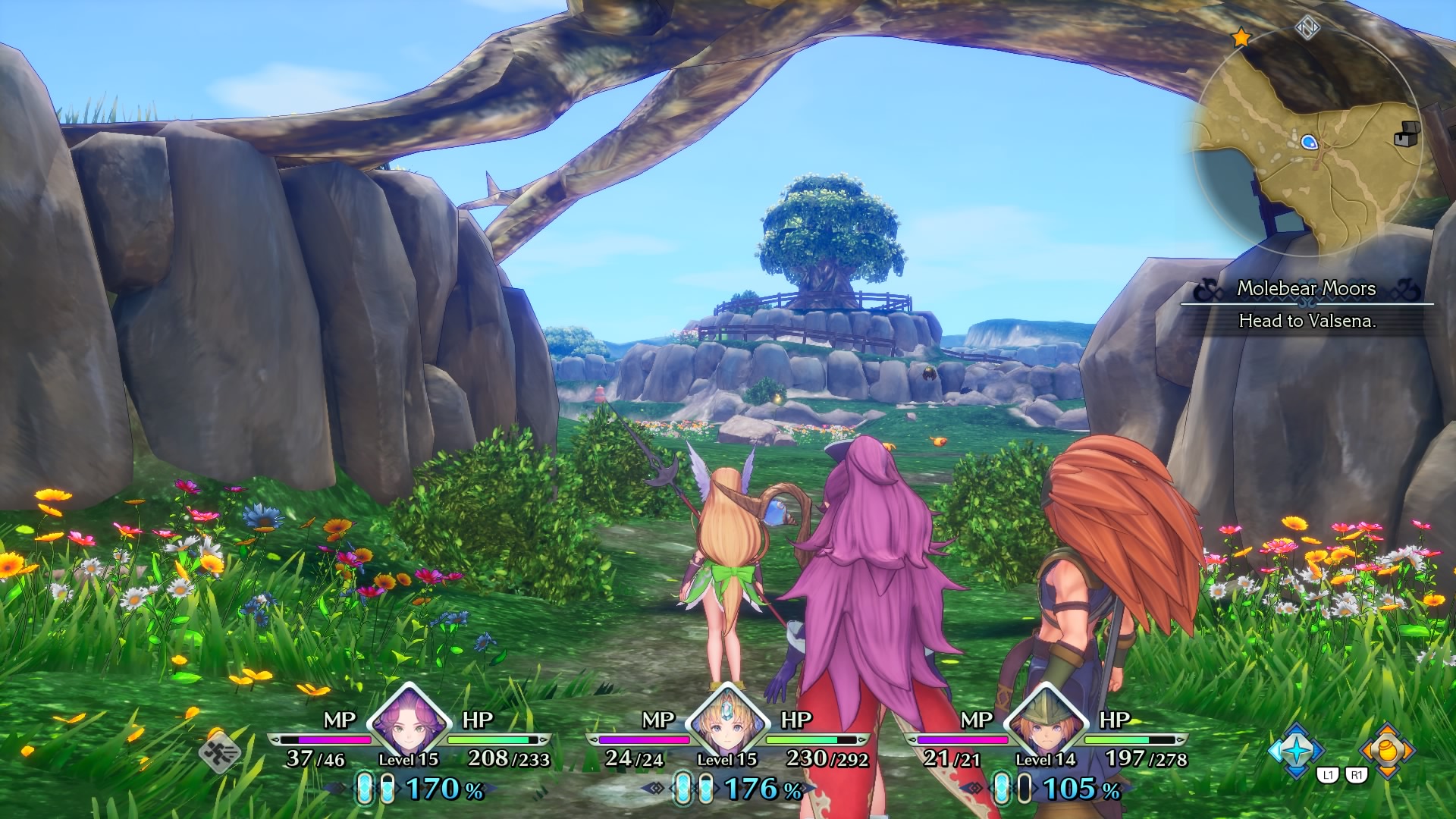Click the blue player marker on the minimap
The width and height of the screenshot is (1456, 819).
[1309, 142]
